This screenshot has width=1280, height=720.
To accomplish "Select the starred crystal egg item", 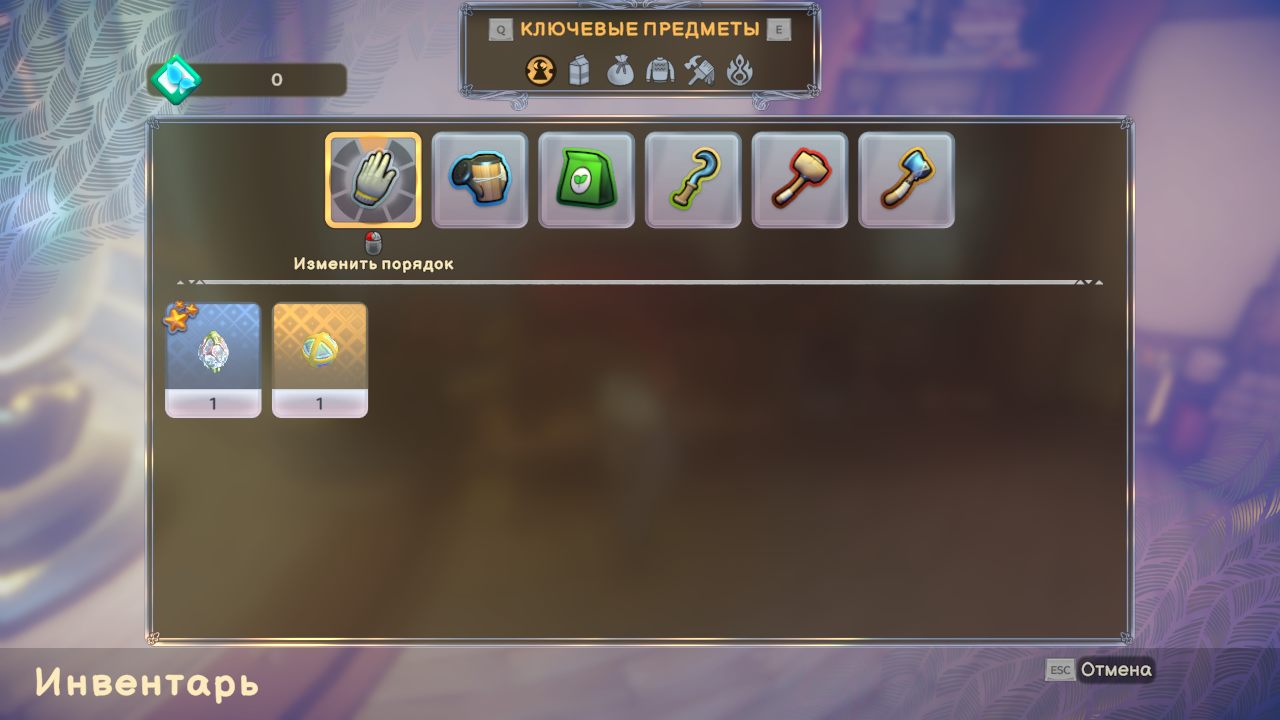I will (213, 359).
